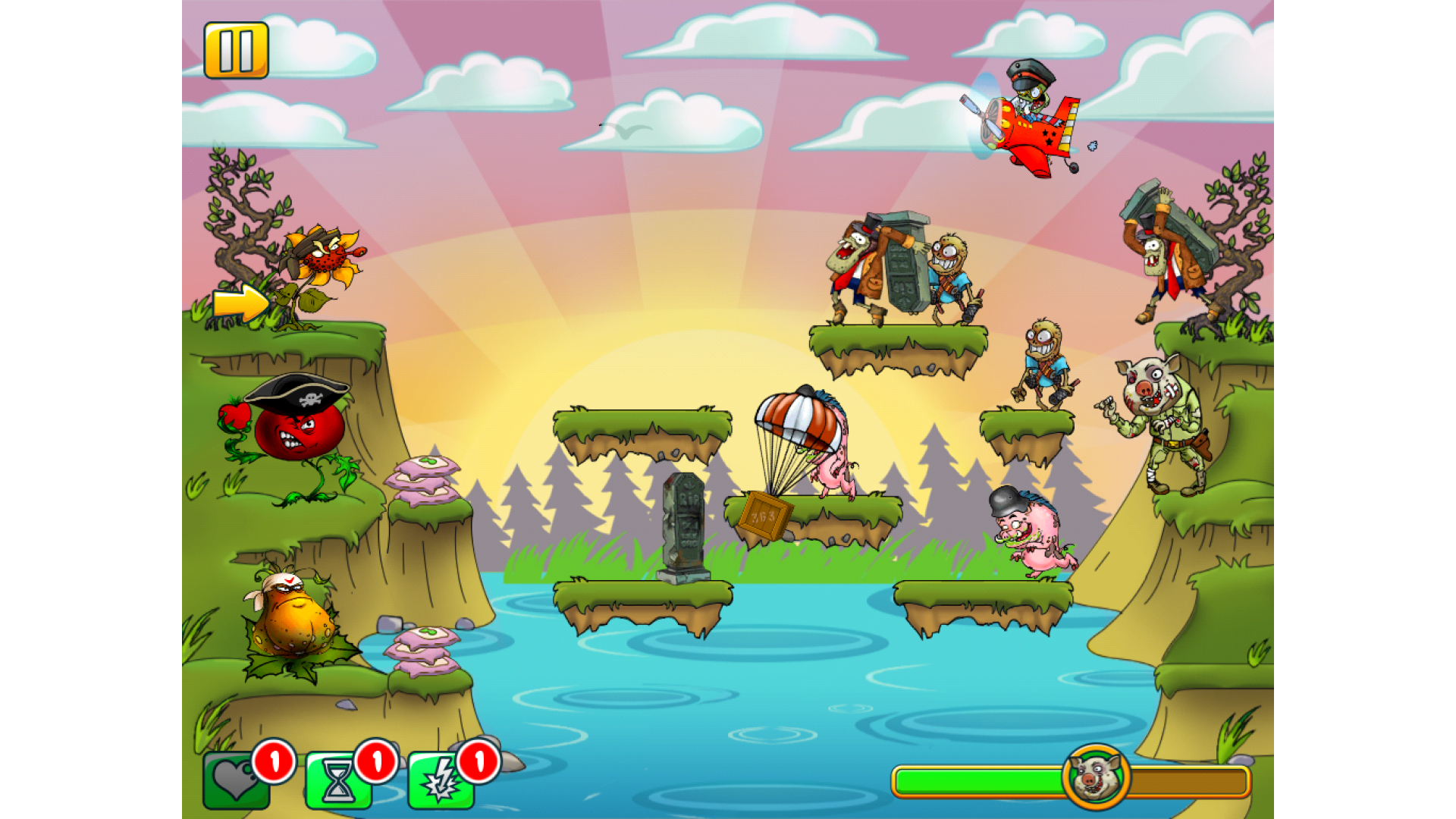Image resolution: width=1456 pixels, height=819 pixels.
Task: Trigger the lightning bolt power-up
Action: pyautogui.click(x=441, y=780)
